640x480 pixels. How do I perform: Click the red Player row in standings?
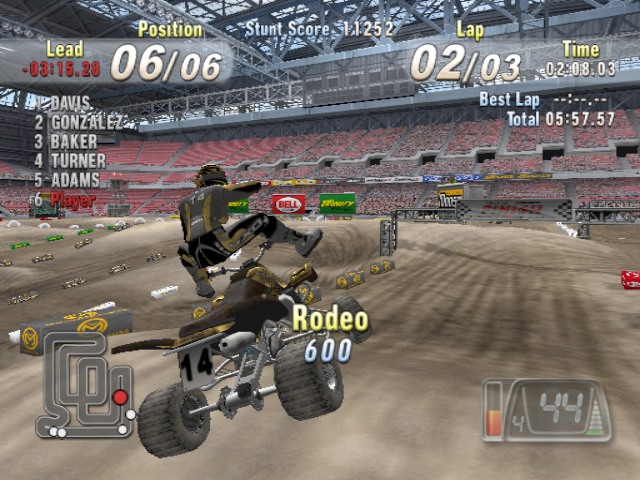[72, 199]
